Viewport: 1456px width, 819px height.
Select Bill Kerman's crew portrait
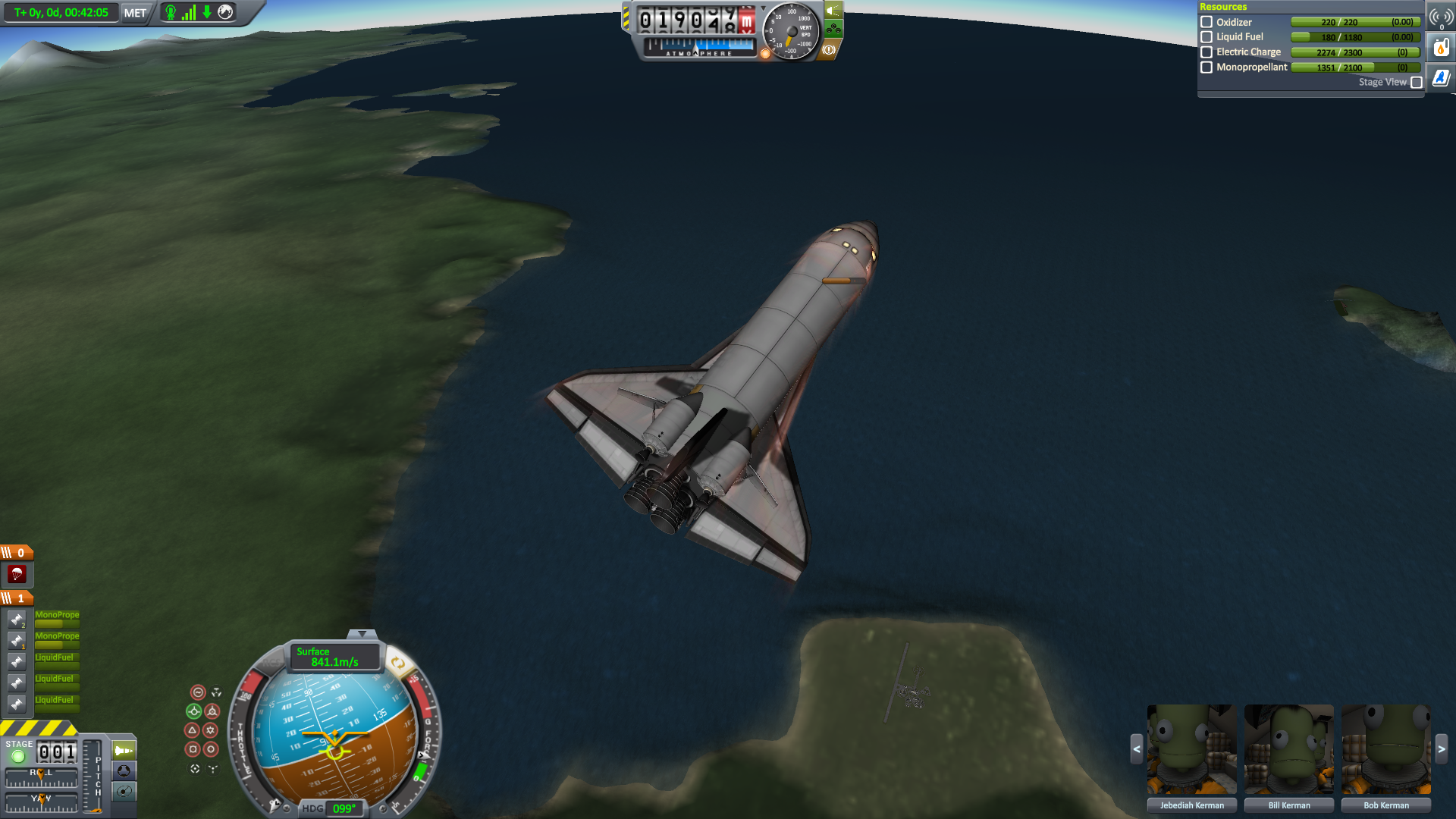(1288, 749)
